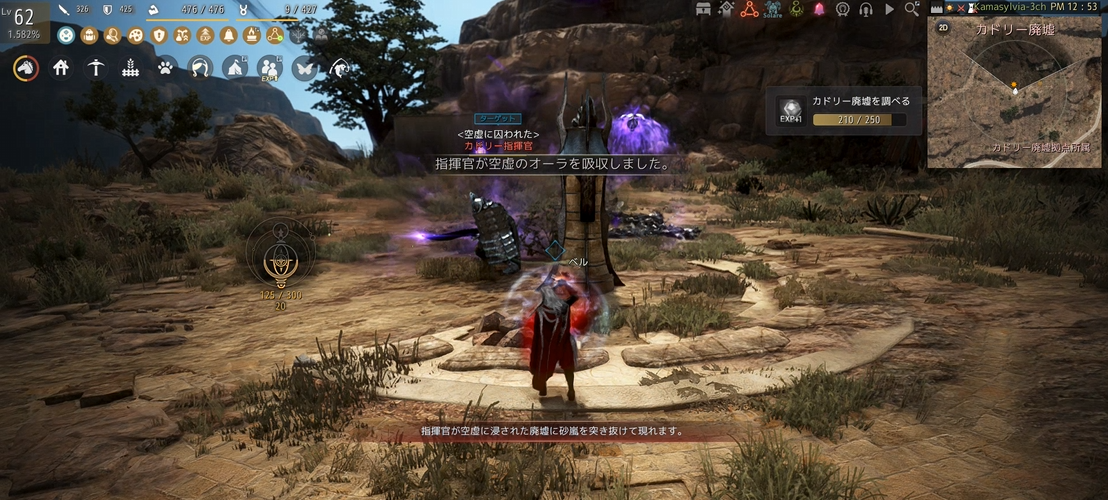Click the play arrow icon in top bar
Image resolution: width=1108 pixels, height=500 pixels.
(x=888, y=9)
